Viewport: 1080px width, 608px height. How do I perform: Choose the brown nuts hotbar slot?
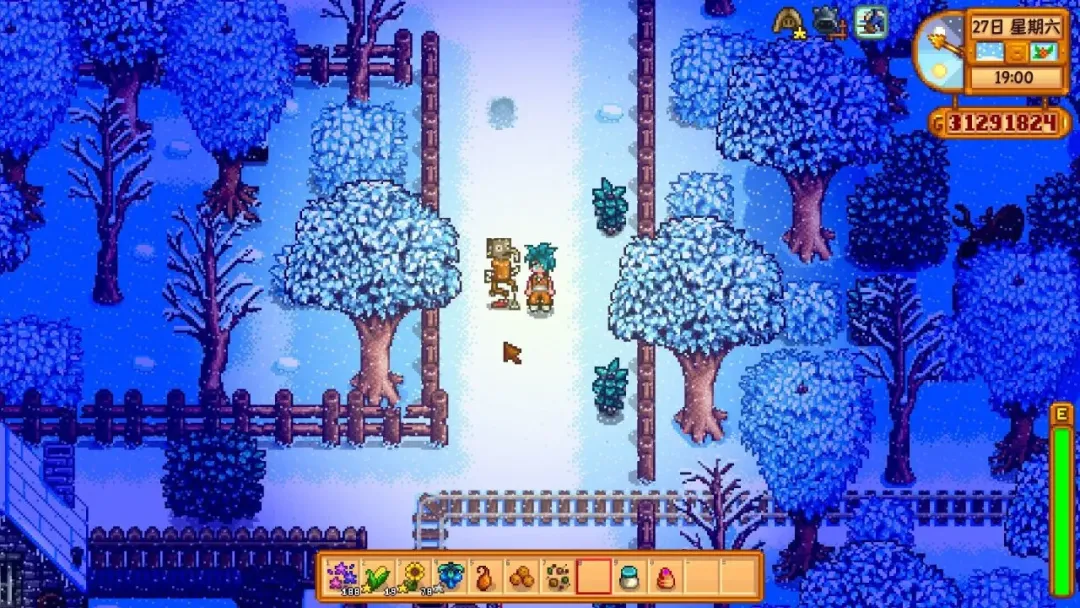click(x=520, y=577)
